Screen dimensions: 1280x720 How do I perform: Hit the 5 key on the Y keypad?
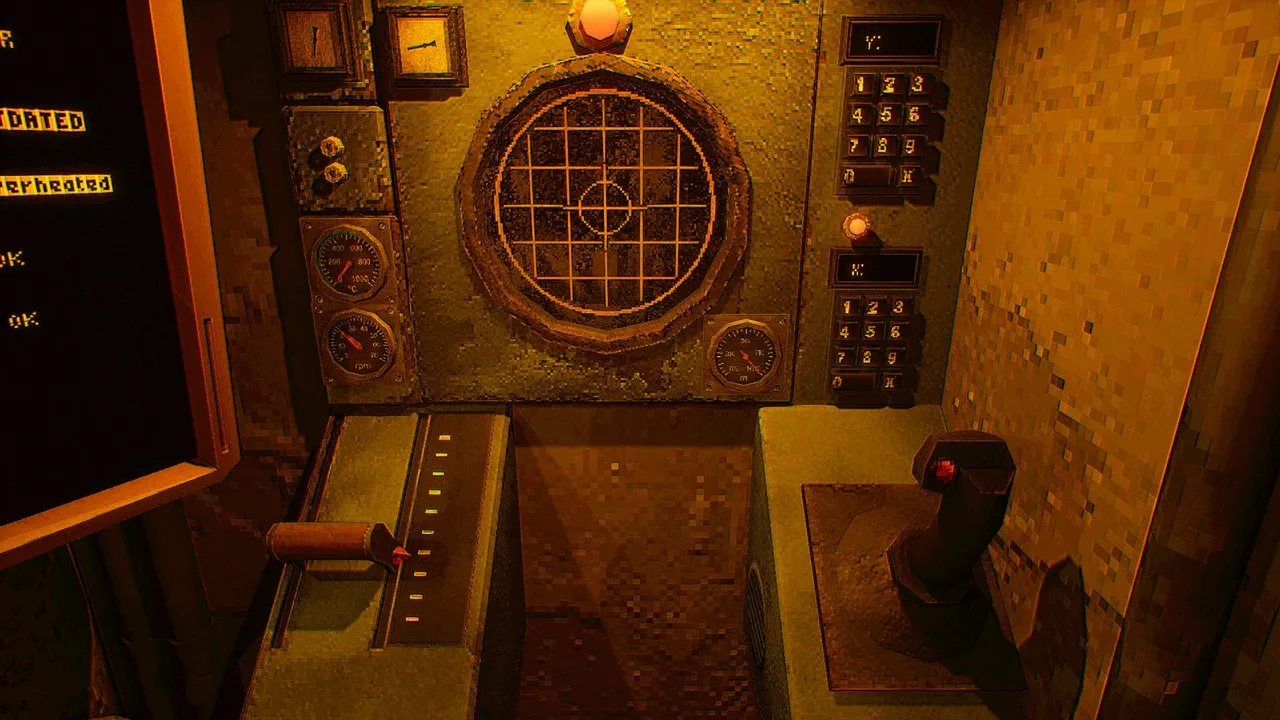(887, 114)
